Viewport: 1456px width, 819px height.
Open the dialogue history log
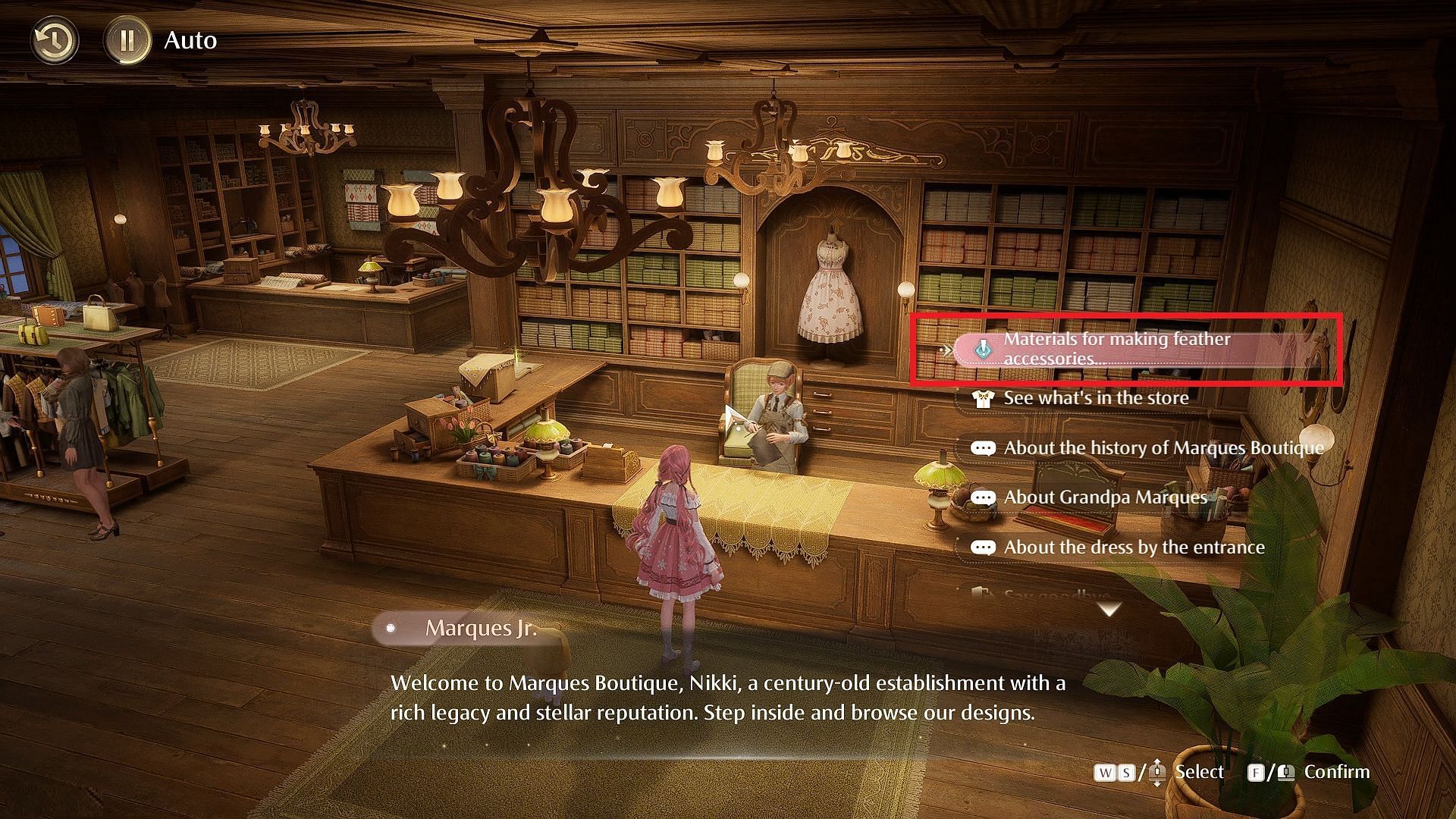[x=54, y=40]
